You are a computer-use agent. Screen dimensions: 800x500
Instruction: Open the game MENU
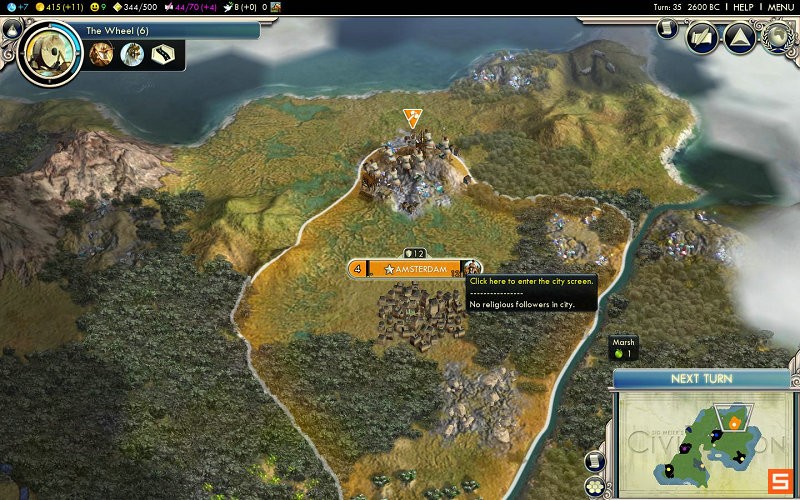click(x=781, y=7)
